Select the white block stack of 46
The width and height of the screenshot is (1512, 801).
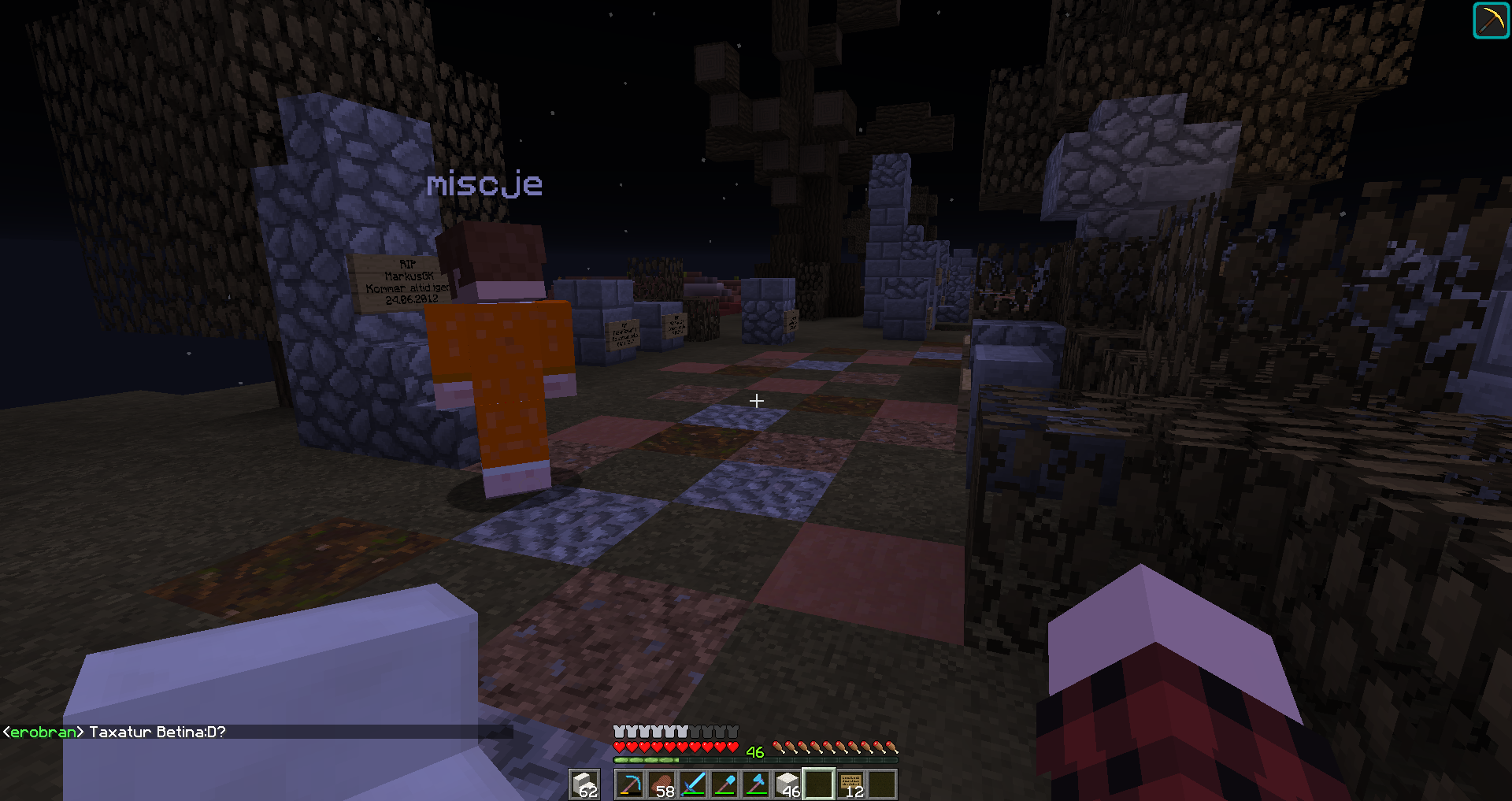point(787,784)
